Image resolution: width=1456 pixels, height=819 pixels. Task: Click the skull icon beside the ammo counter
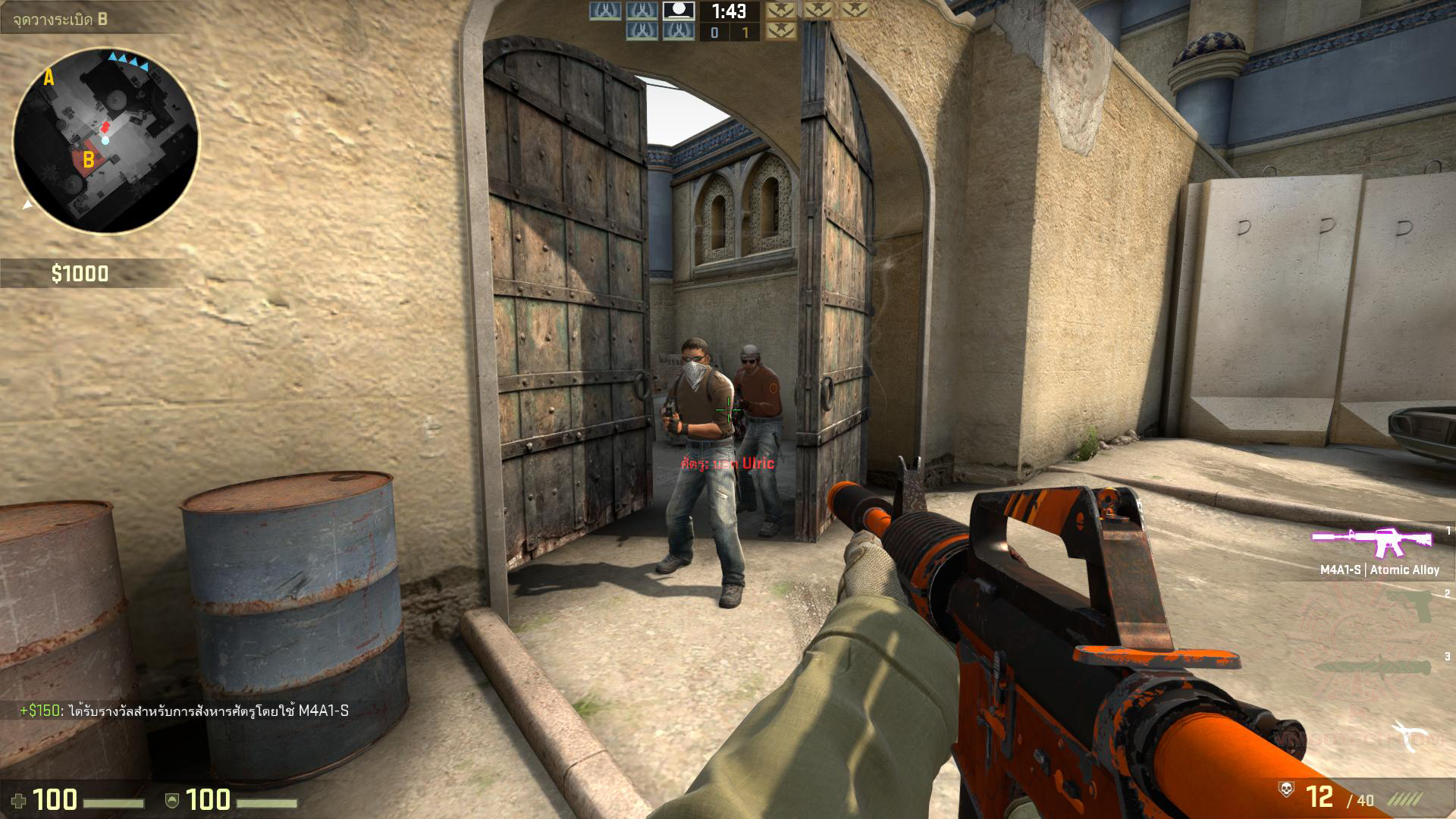pos(1286,789)
